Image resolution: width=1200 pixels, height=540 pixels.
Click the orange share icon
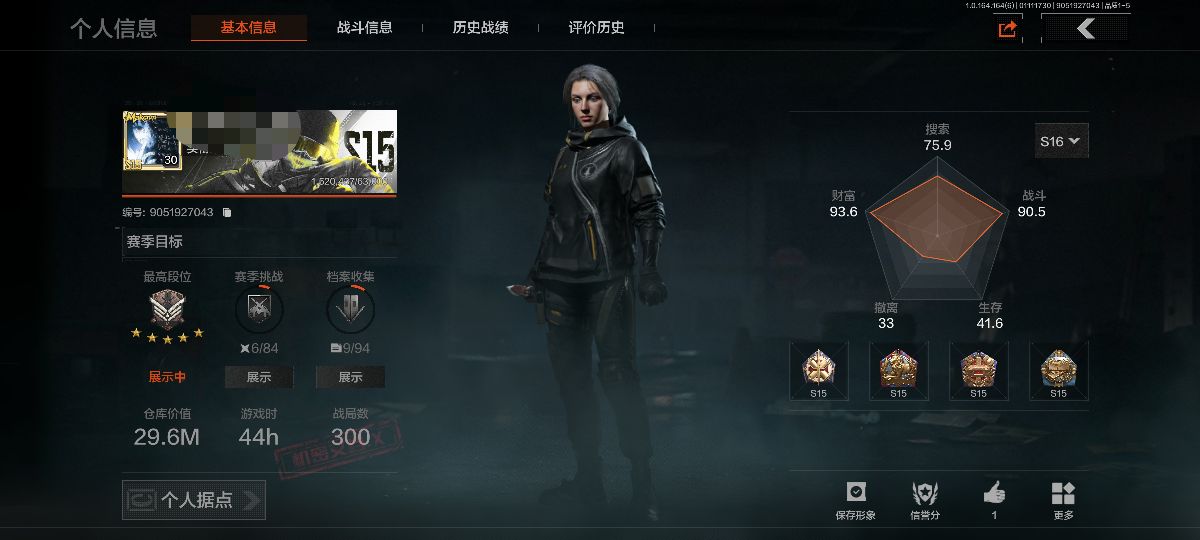click(x=1007, y=29)
